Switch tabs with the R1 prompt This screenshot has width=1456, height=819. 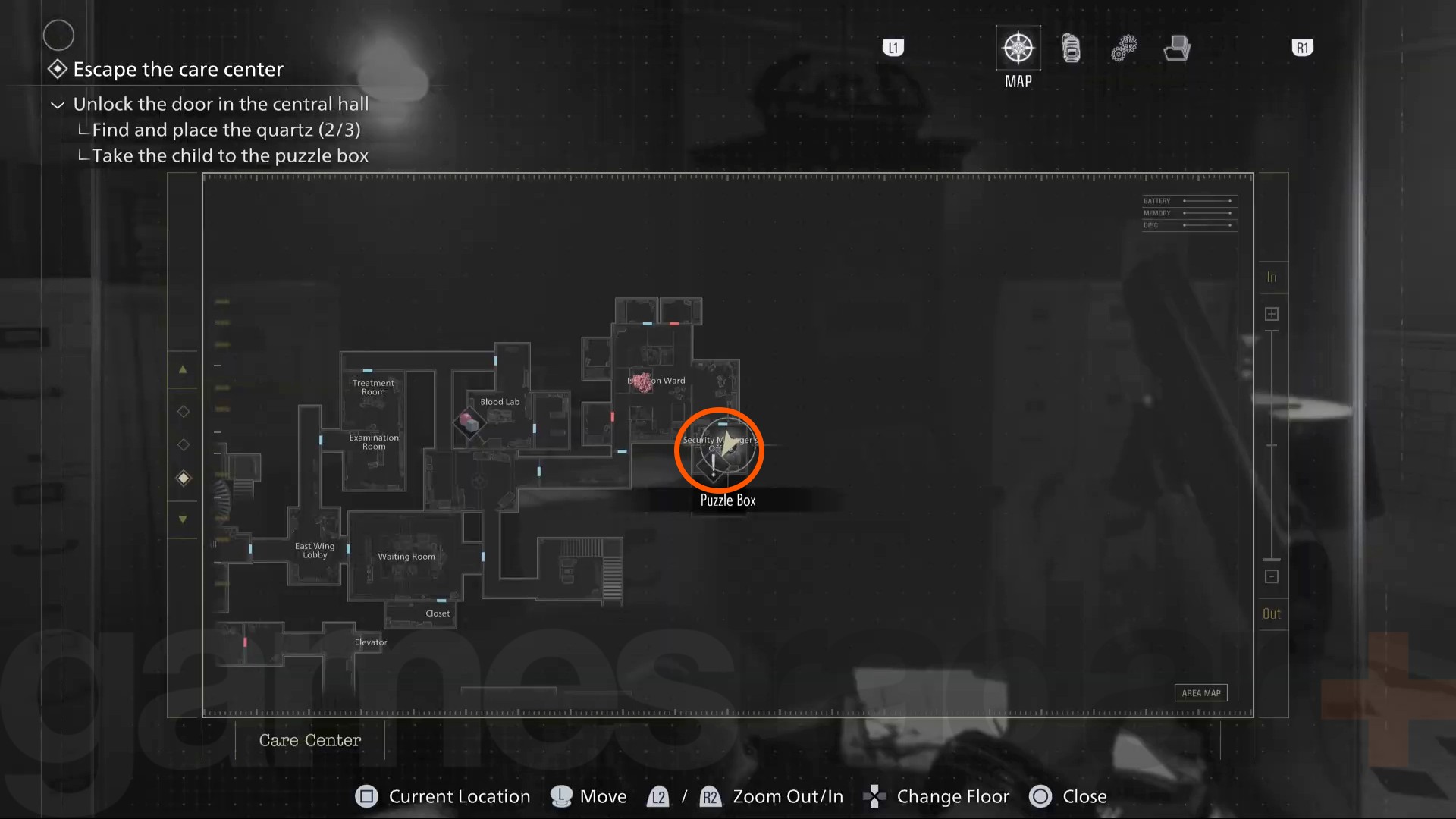pyautogui.click(x=1303, y=47)
